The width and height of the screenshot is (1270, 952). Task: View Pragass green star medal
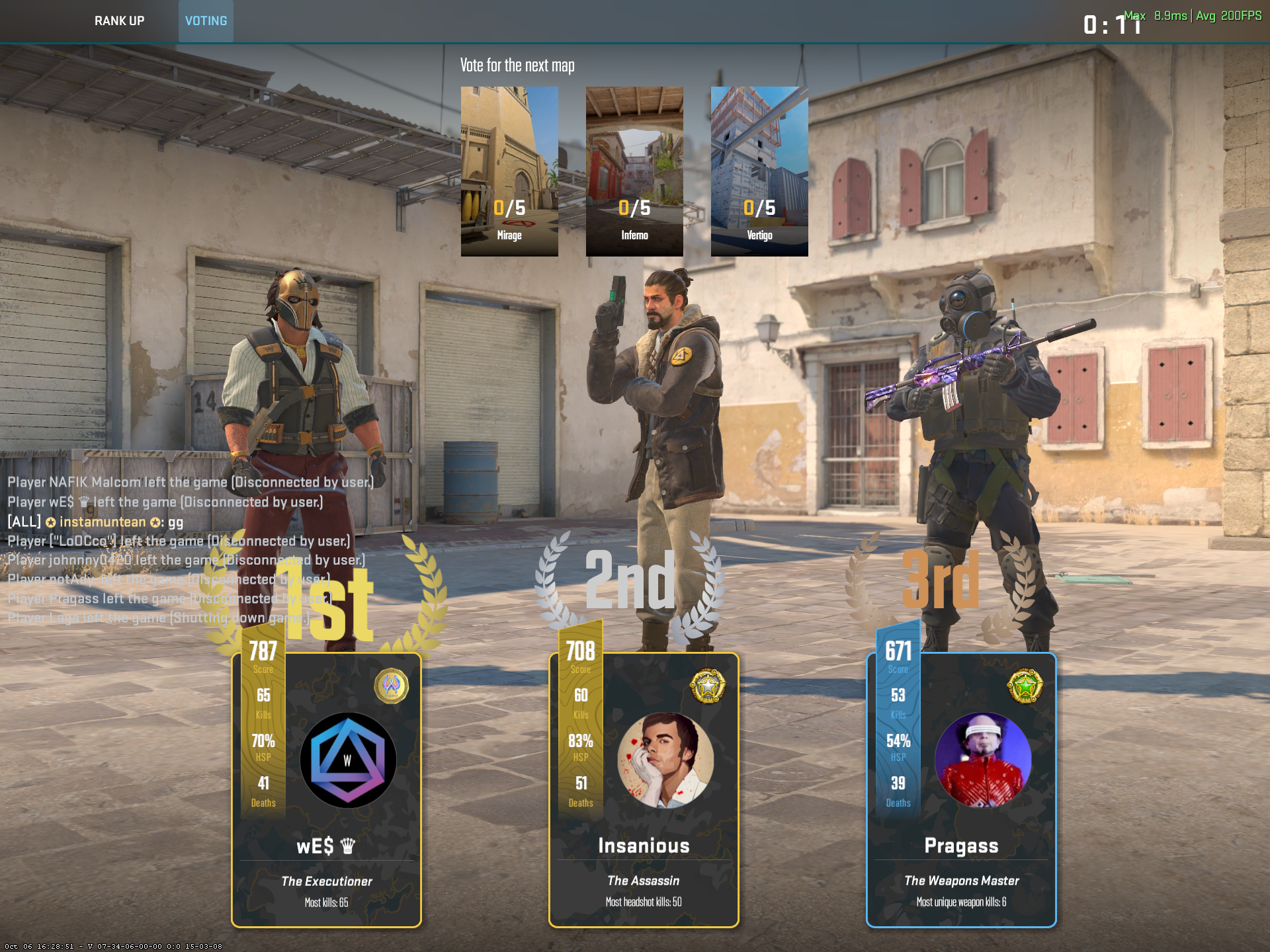click(x=1025, y=686)
